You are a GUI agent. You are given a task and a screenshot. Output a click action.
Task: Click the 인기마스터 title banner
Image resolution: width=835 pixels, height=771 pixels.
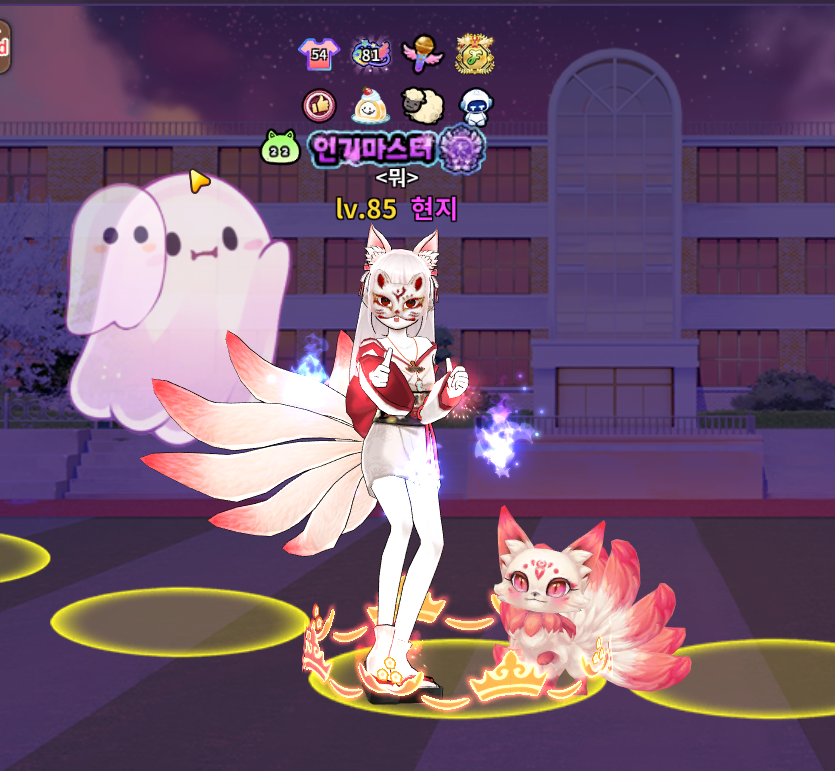(372, 149)
